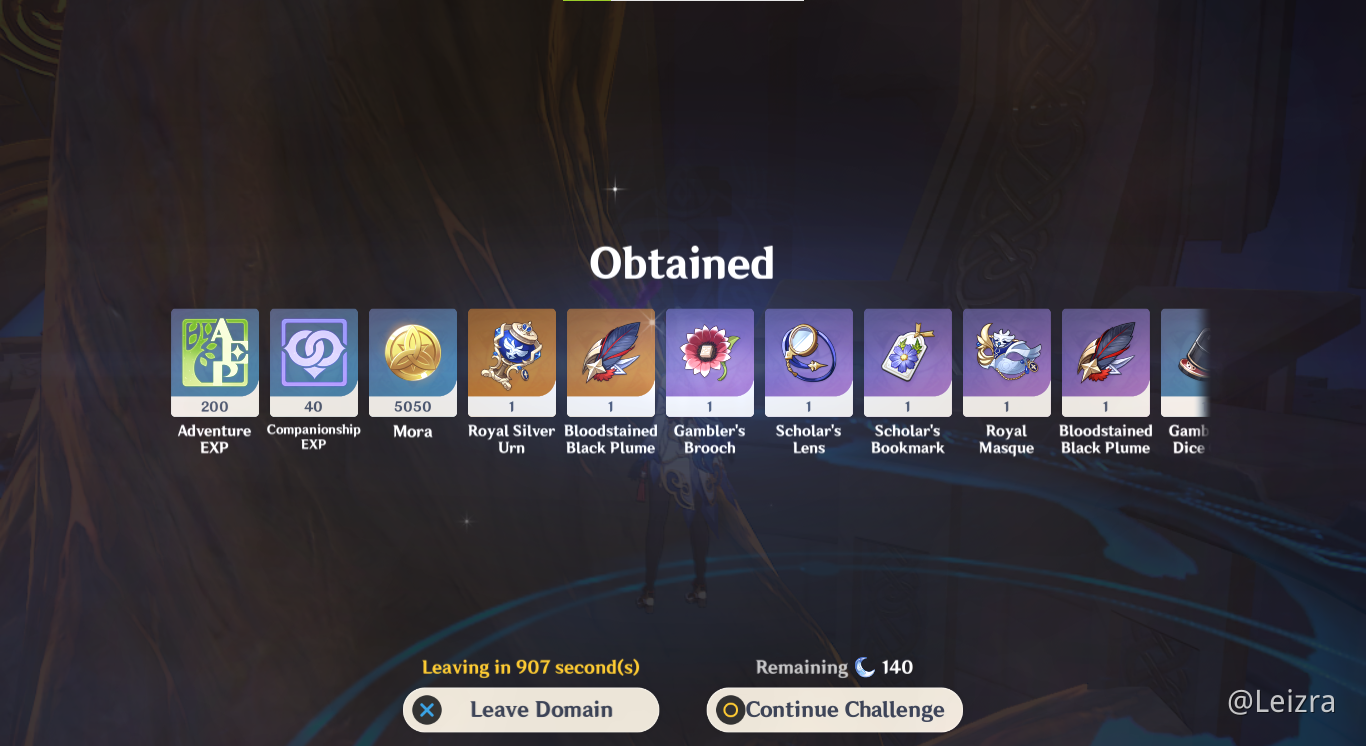Viewport: 1366px width, 746px height.
Task: Select the second Bloodstained Black Plume reward
Action: pos(1105,362)
